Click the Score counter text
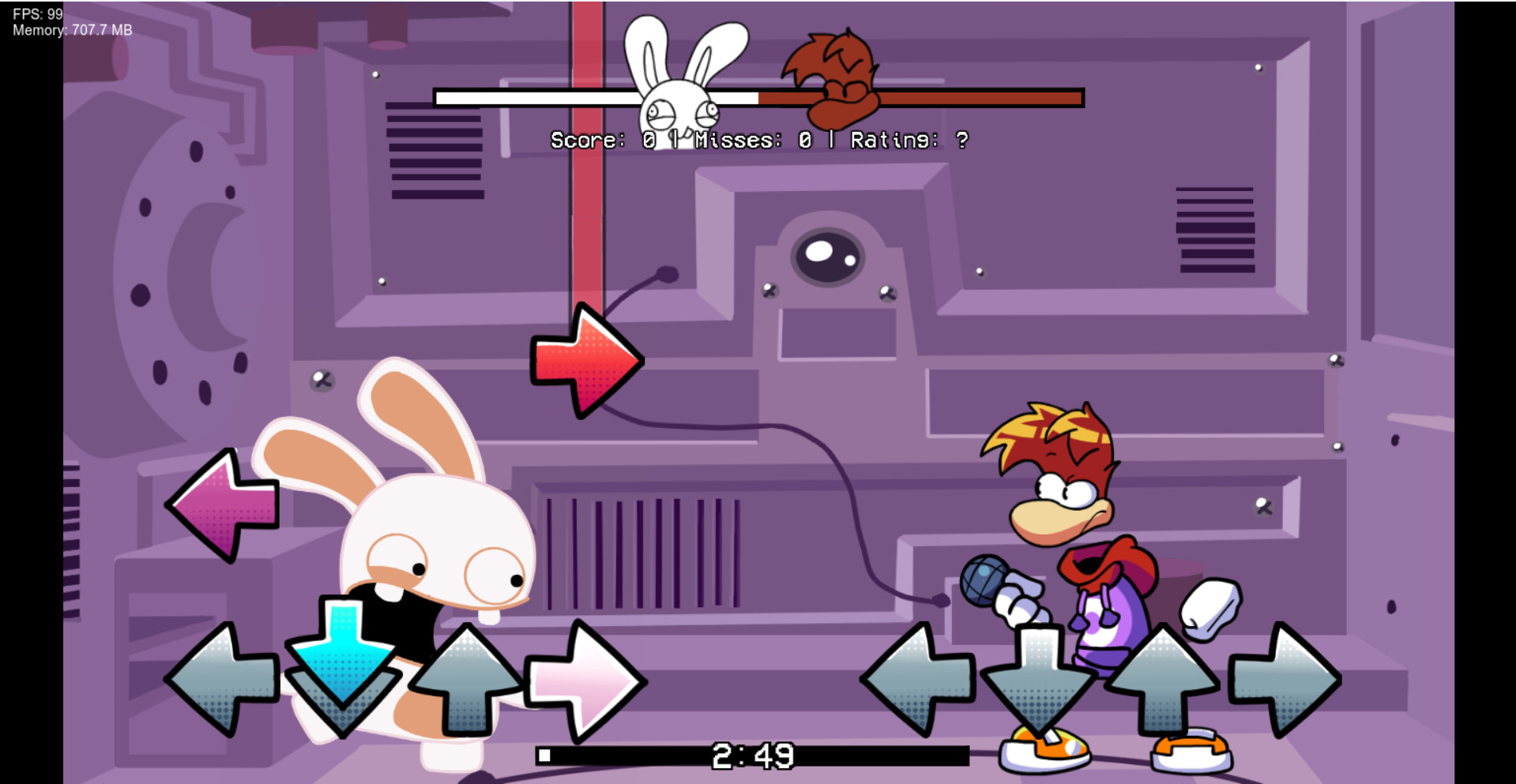 (x=604, y=141)
